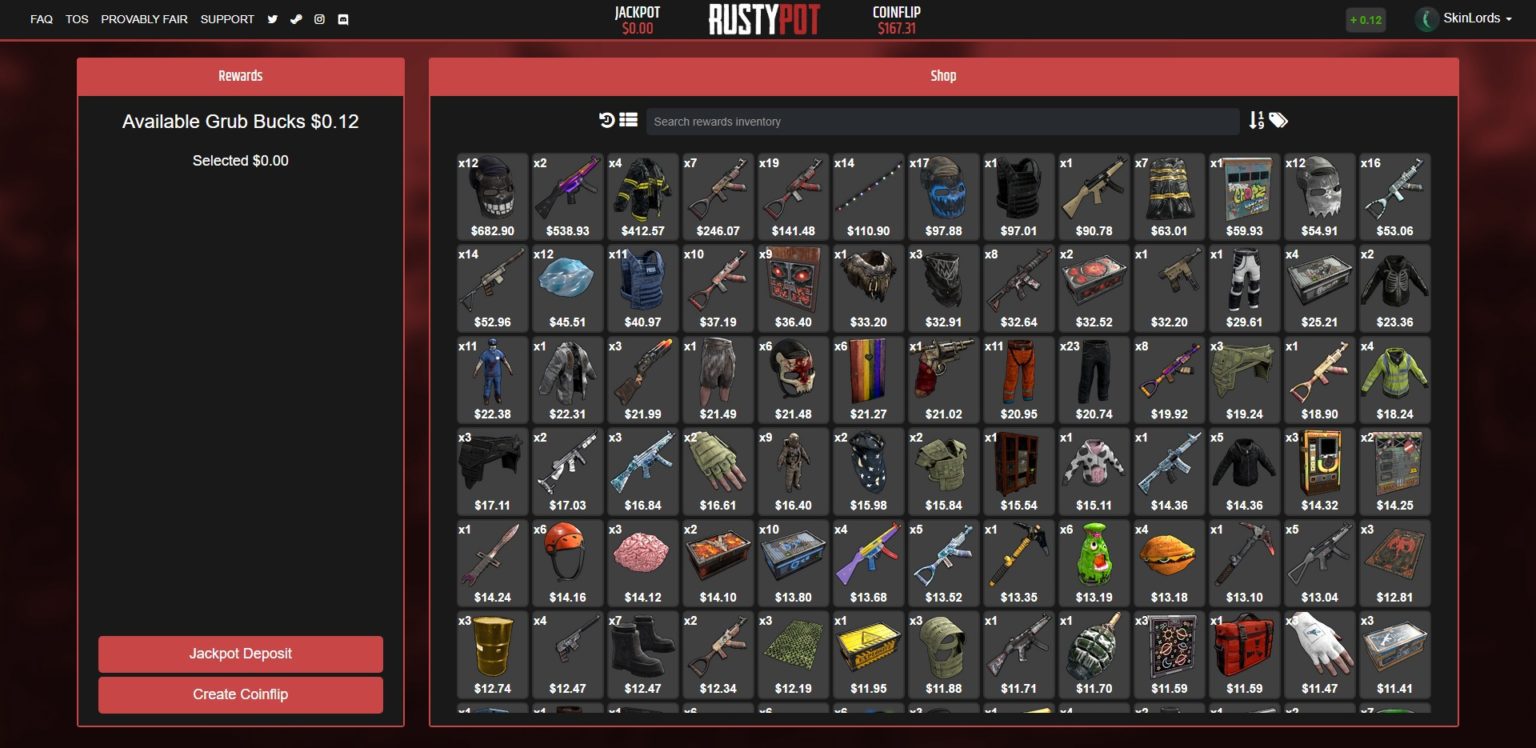Click the SkinLords profile avatar
The width and height of the screenshot is (1536, 748).
[1425, 18]
